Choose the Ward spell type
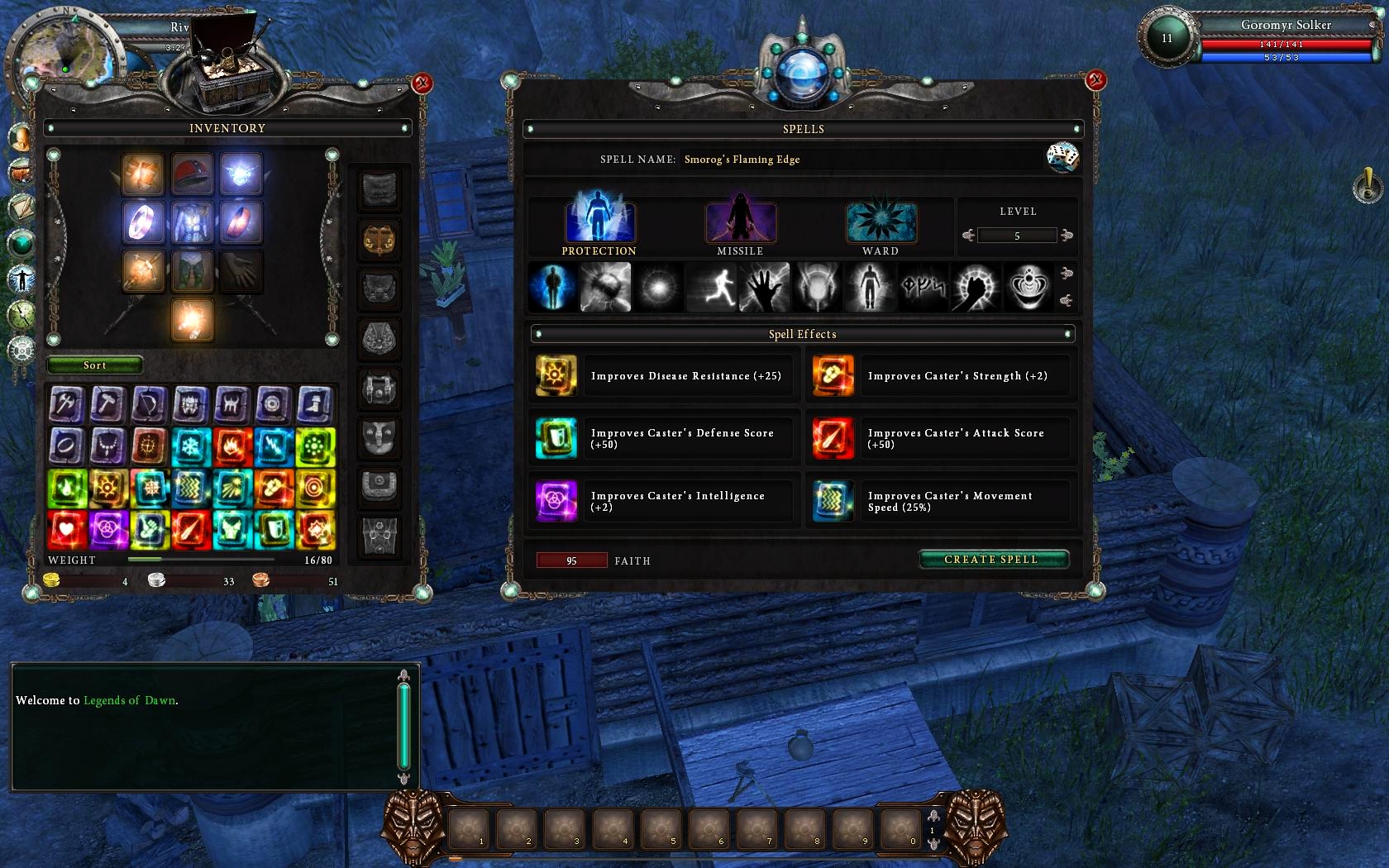1389x868 pixels. point(881,222)
